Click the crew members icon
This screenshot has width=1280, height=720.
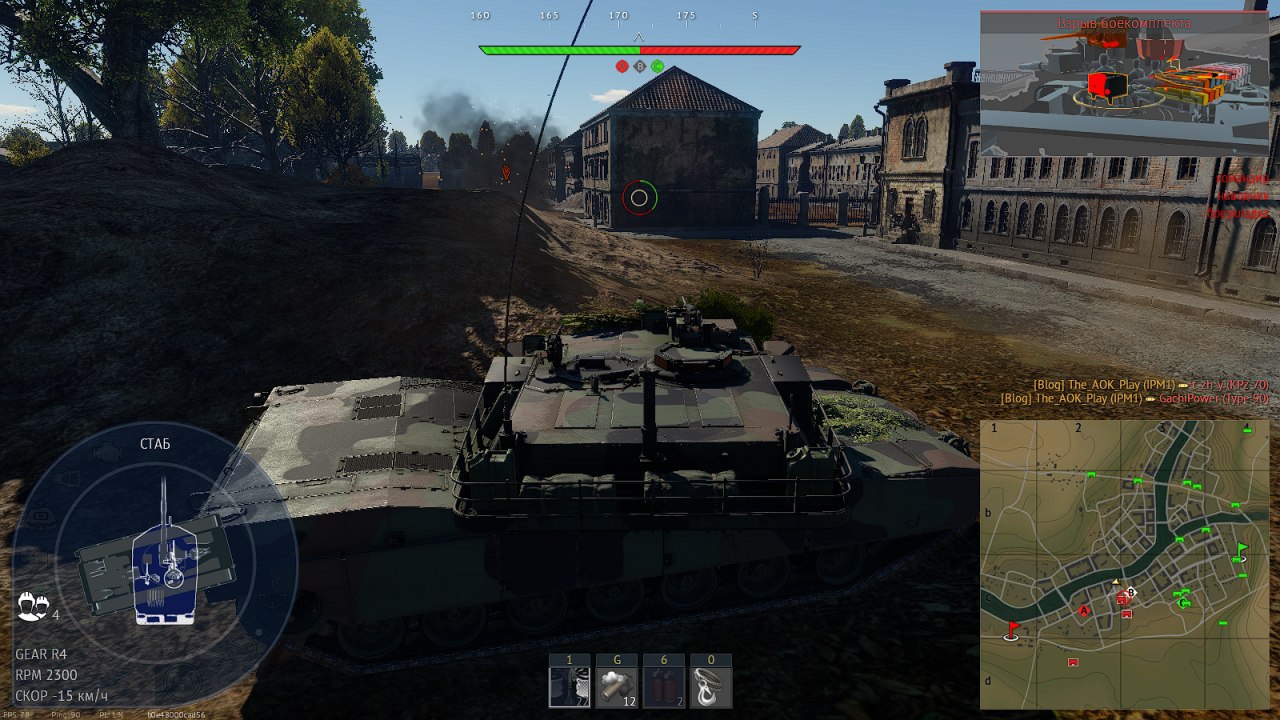33,605
